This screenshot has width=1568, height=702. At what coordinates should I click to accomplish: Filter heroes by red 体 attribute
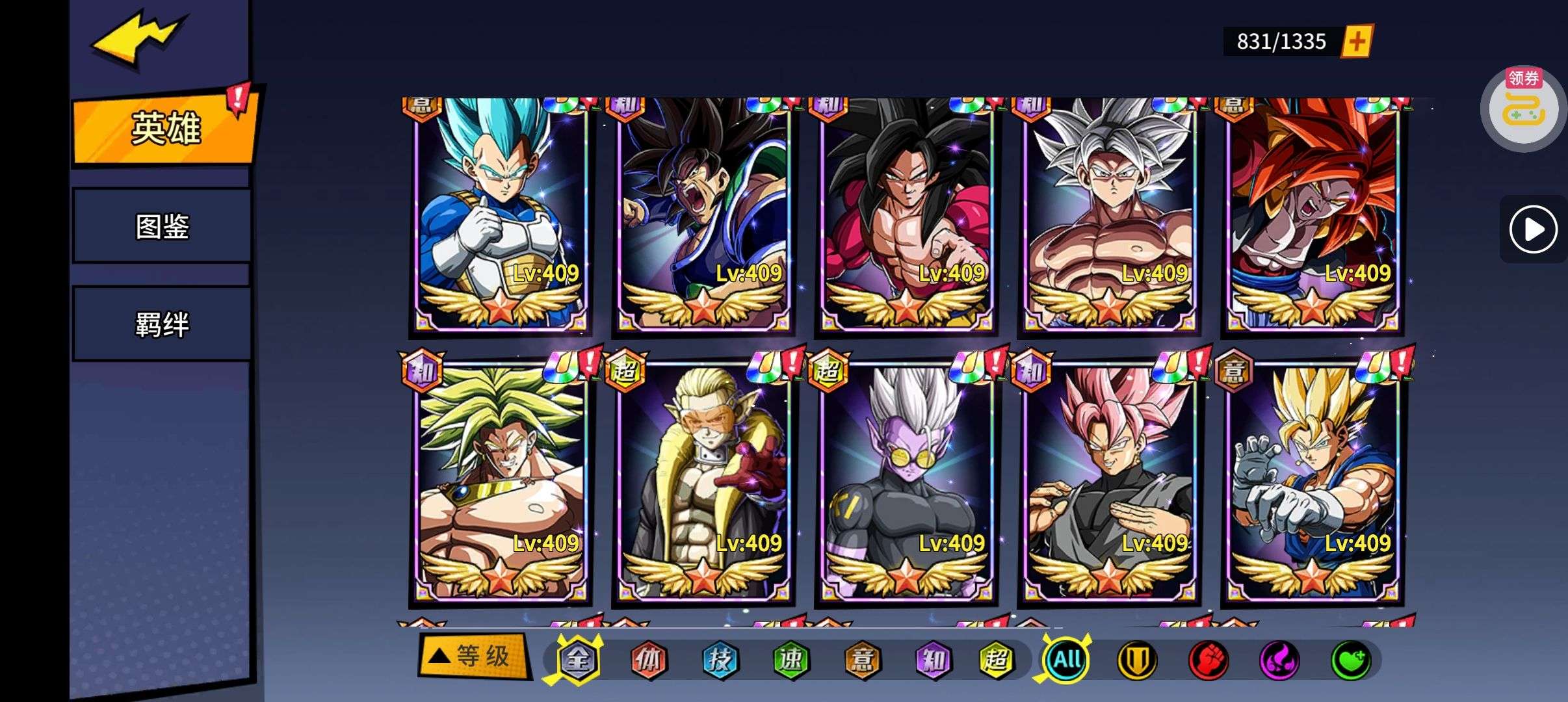pos(649,660)
